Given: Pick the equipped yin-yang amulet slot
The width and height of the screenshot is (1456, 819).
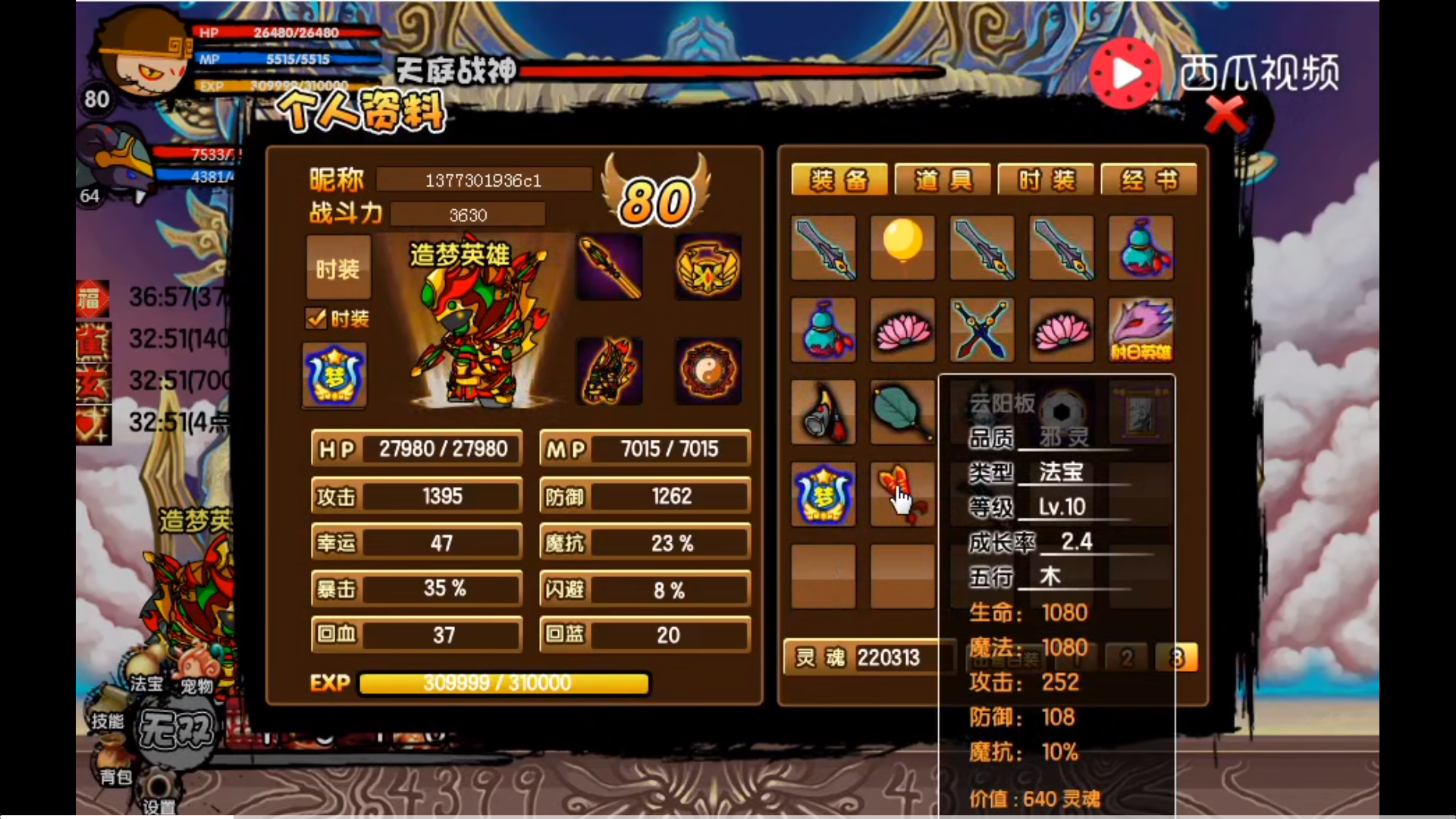Looking at the screenshot, I should (708, 371).
